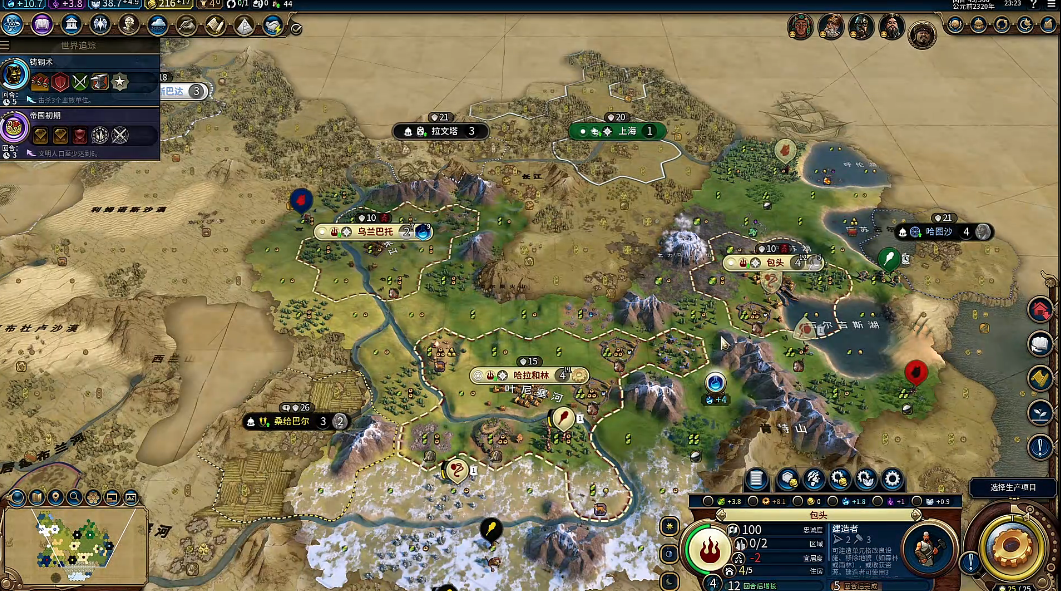Select the 铸铜术 research tracker entry

(80, 78)
